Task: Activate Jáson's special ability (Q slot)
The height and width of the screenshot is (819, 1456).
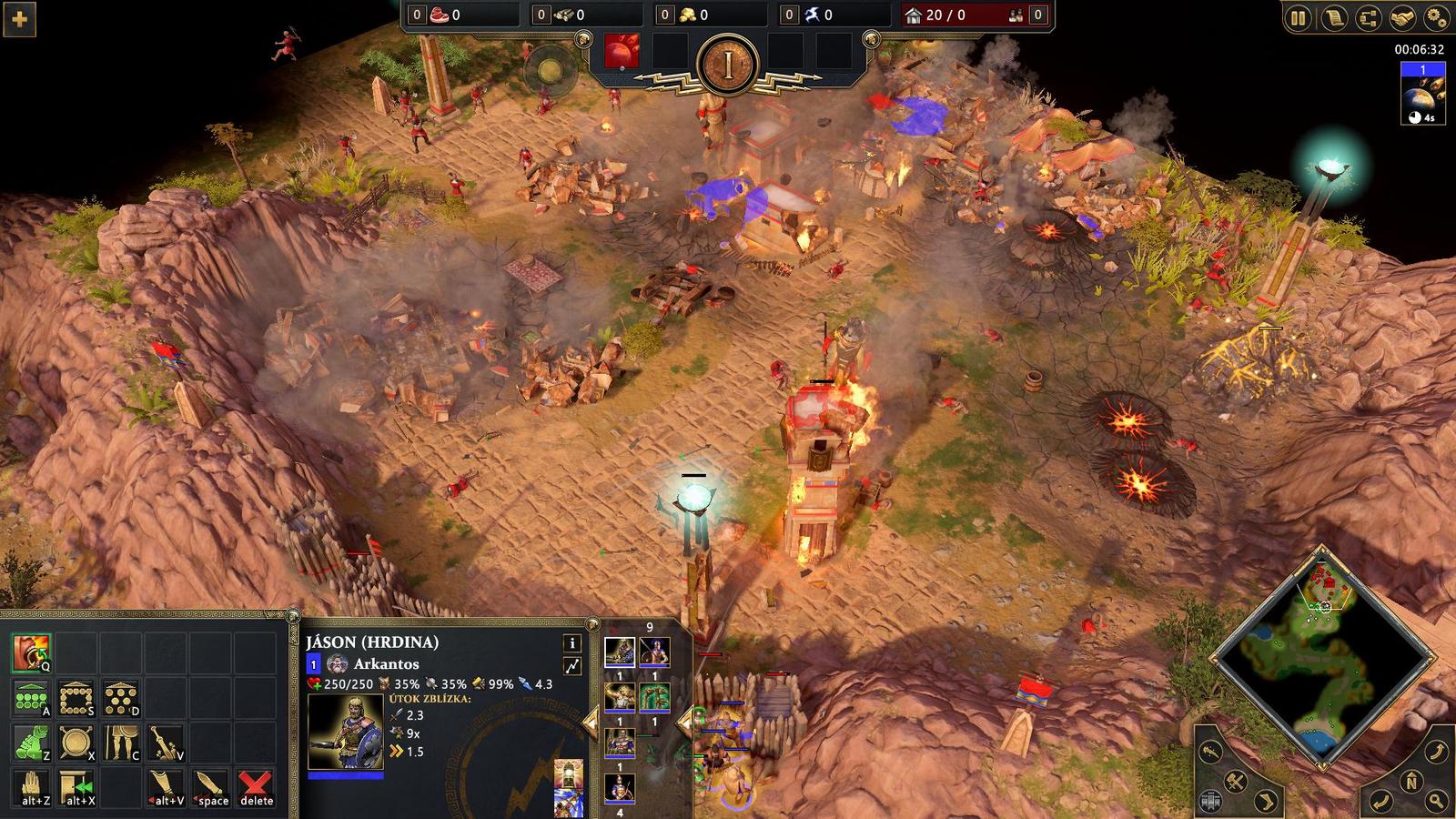Action: [32, 652]
